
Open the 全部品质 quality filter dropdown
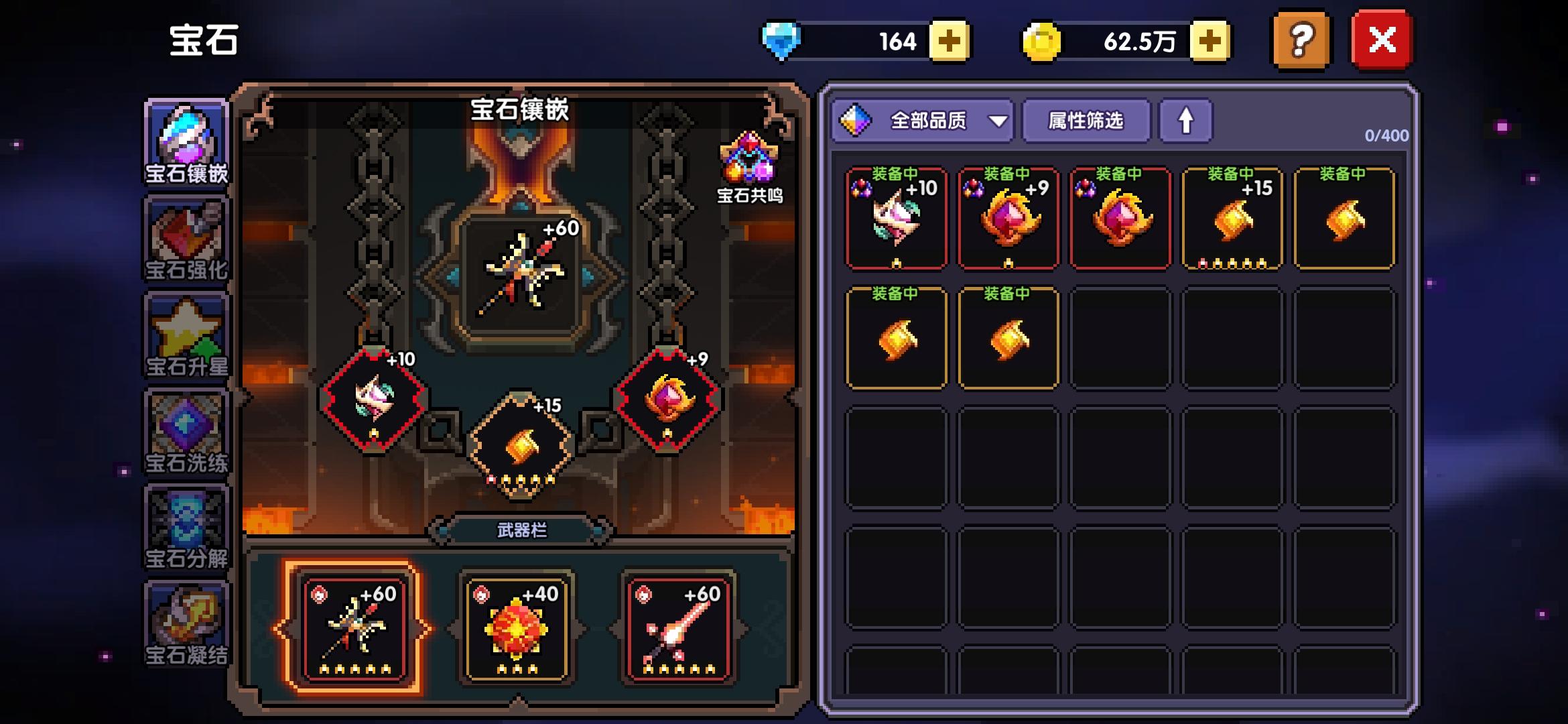tap(921, 121)
